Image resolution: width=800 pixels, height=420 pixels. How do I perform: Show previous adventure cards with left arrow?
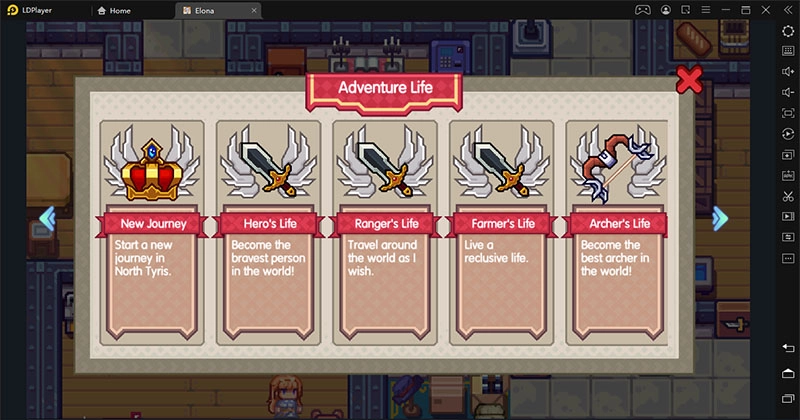point(47,218)
